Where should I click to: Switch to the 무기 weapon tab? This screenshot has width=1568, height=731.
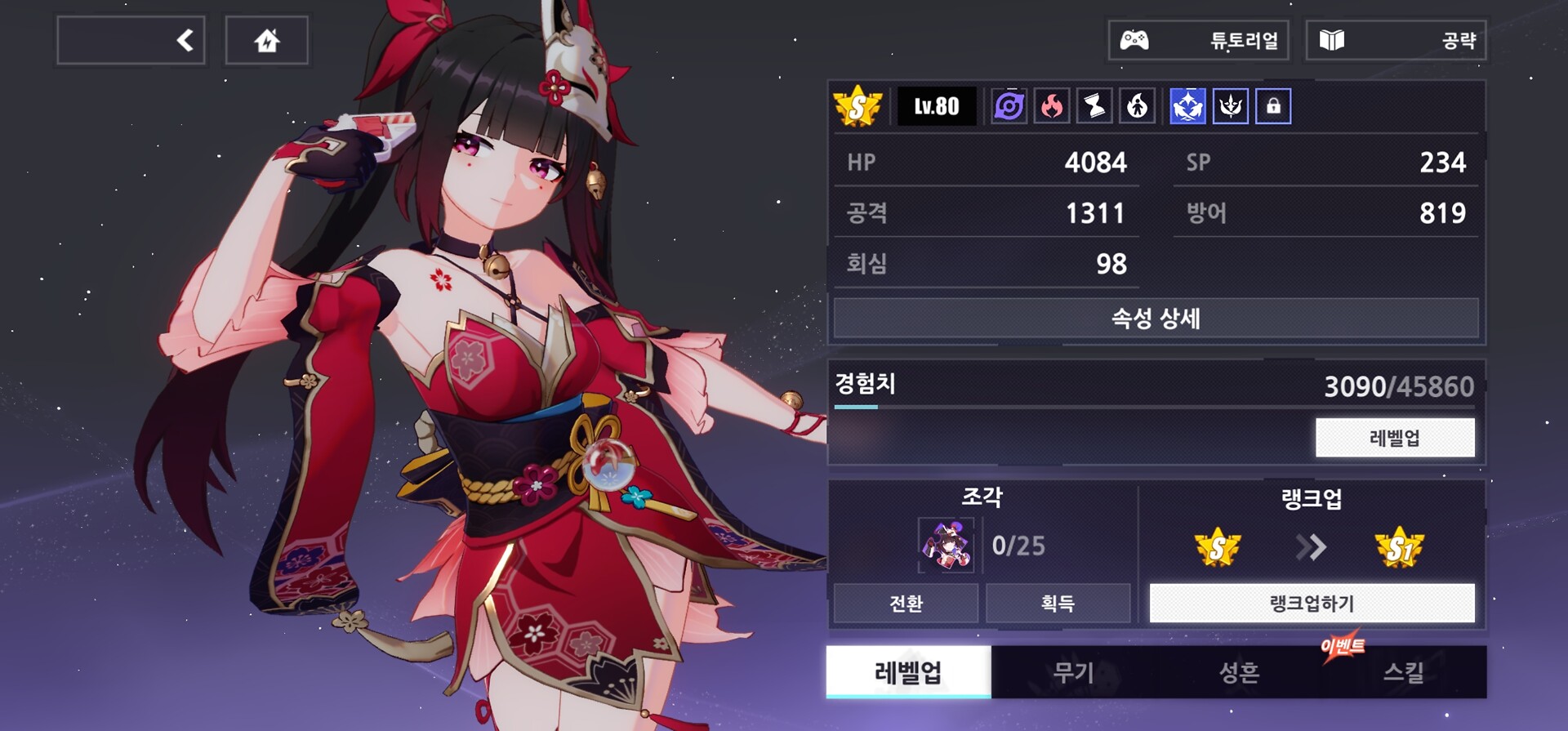tap(1073, 672)
